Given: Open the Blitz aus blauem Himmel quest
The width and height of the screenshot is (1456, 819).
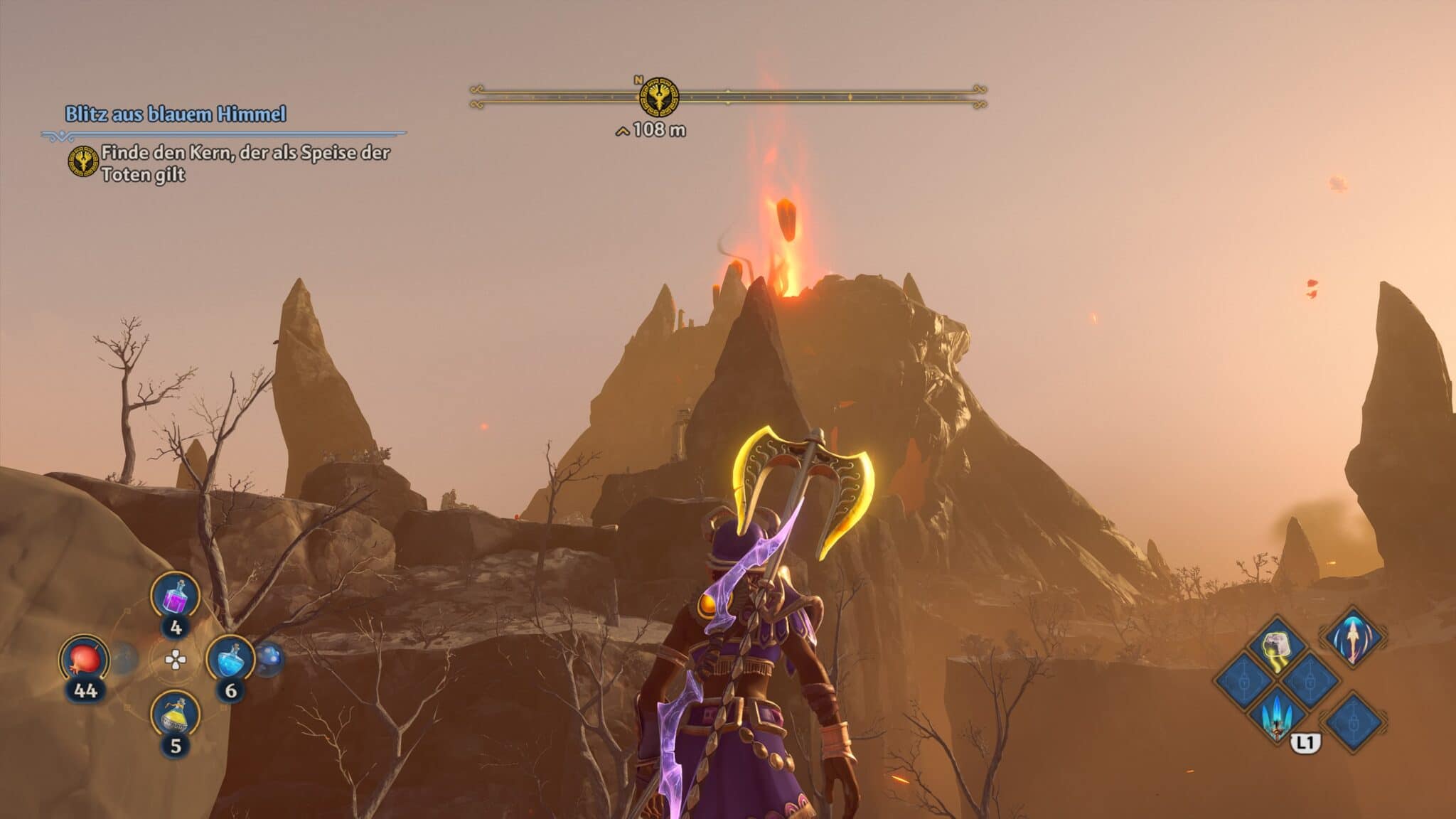Looking at the screenshot, I should click(x=176, y=114).
